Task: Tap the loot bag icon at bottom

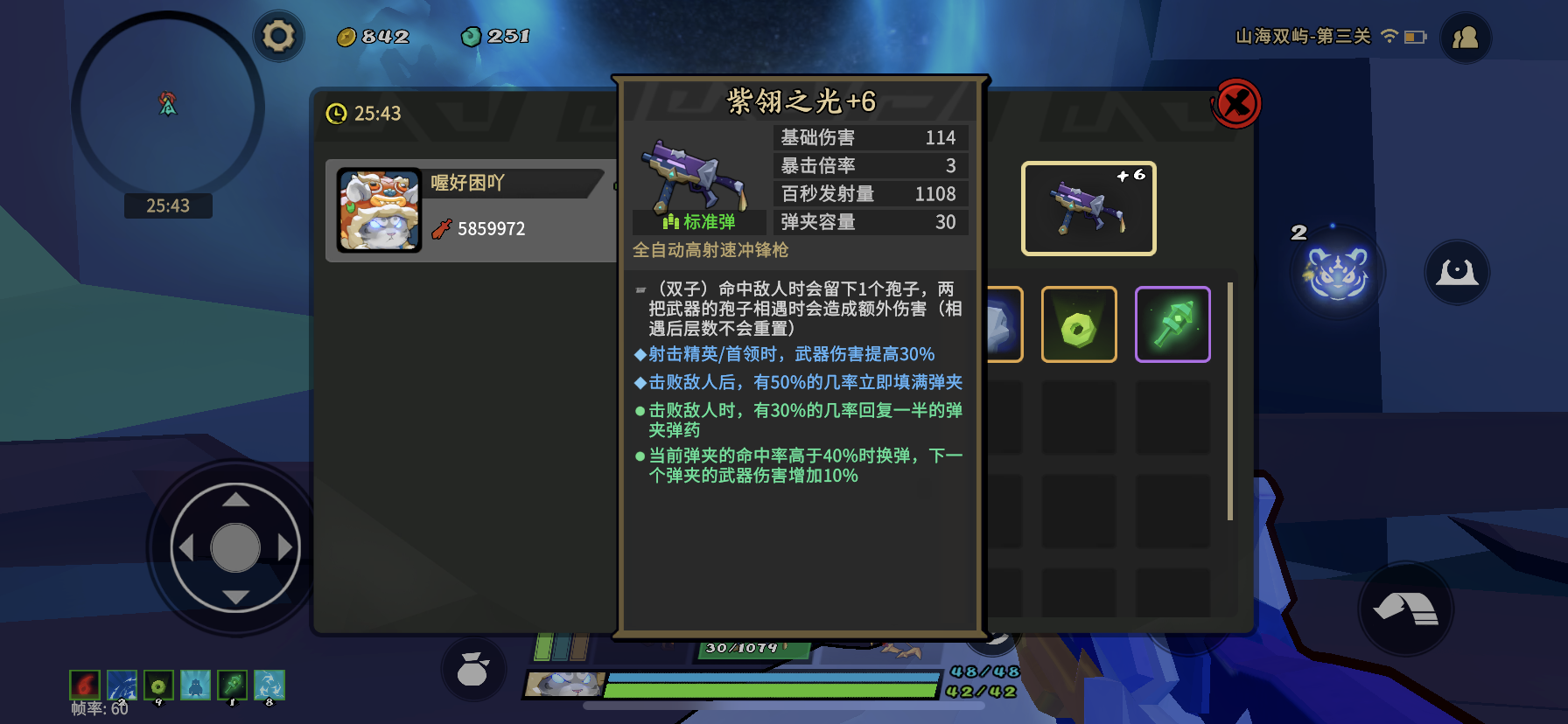Action: click(x=474, y=667)
